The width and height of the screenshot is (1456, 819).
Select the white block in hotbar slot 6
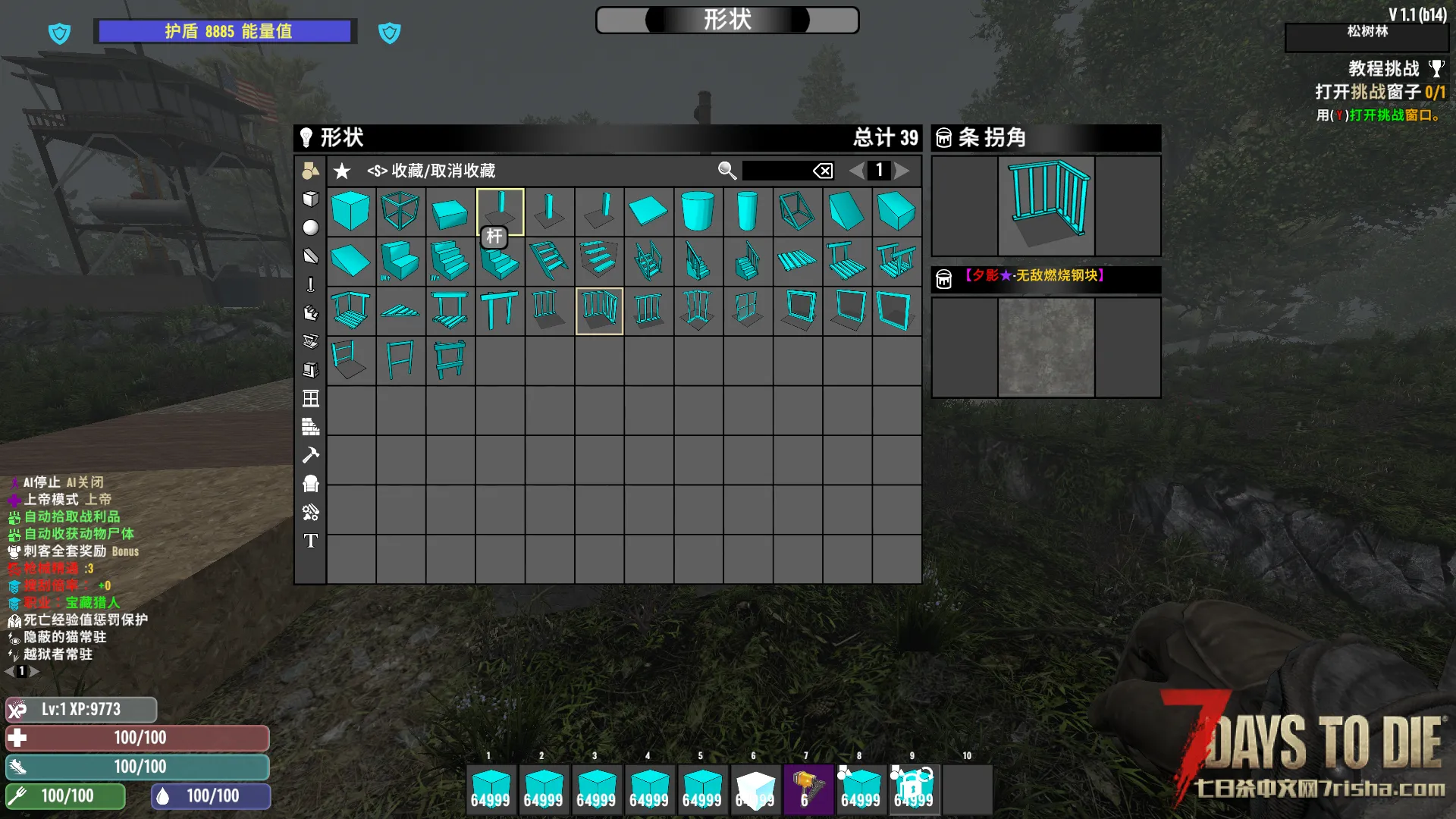755,789
